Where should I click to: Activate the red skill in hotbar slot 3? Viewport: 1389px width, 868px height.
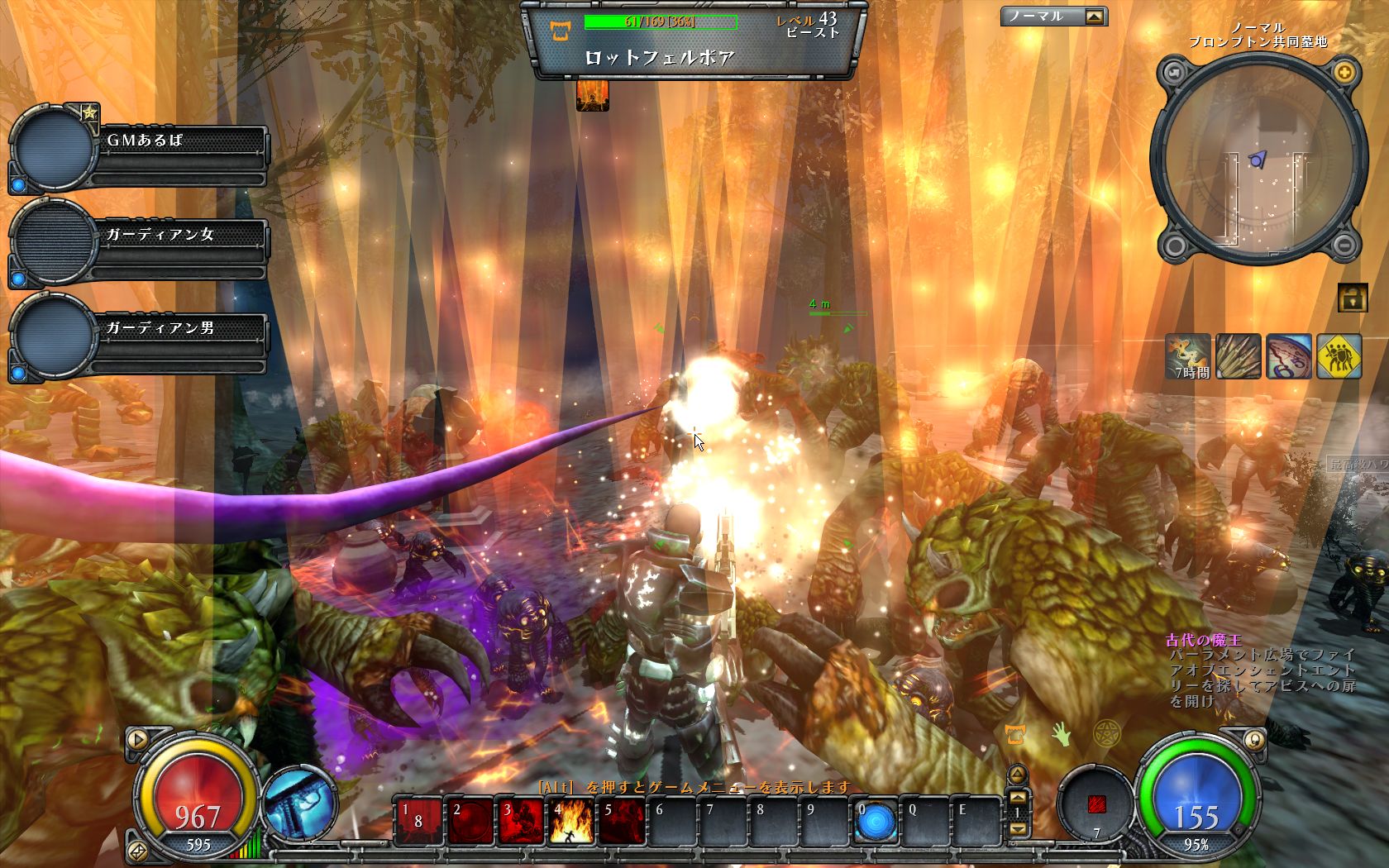[520, 823]
